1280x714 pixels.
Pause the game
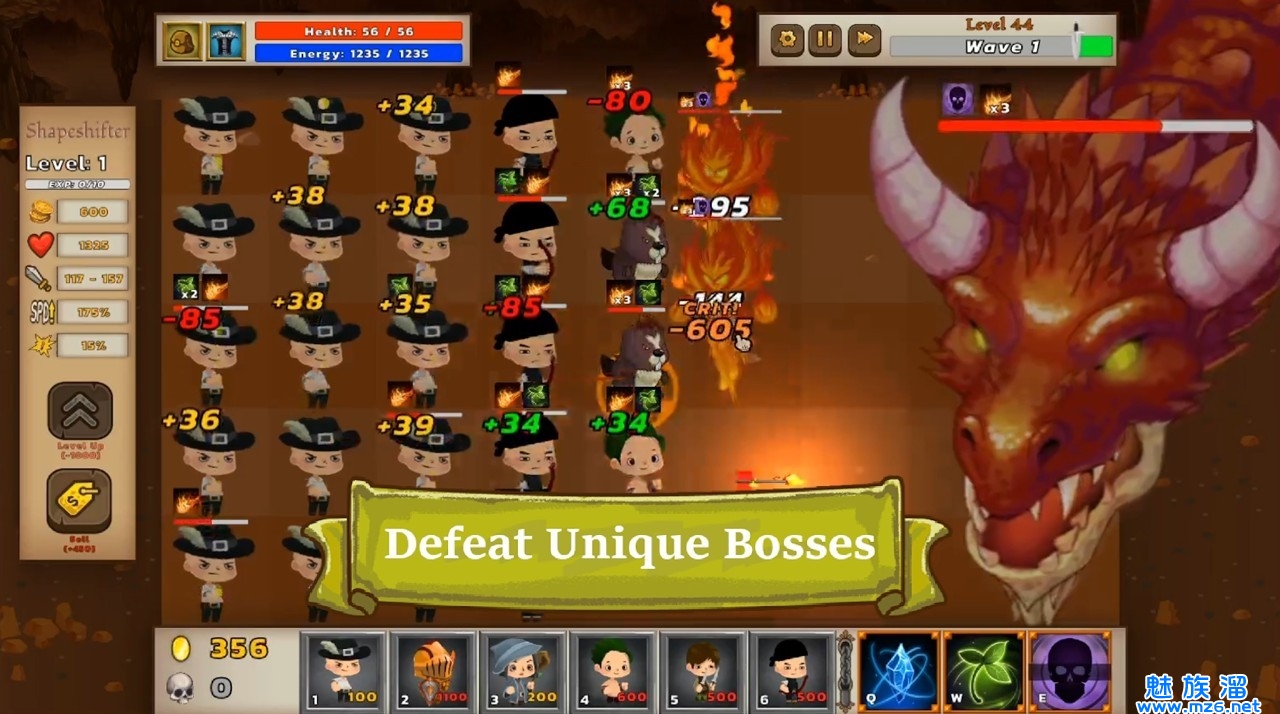point(825,40)
